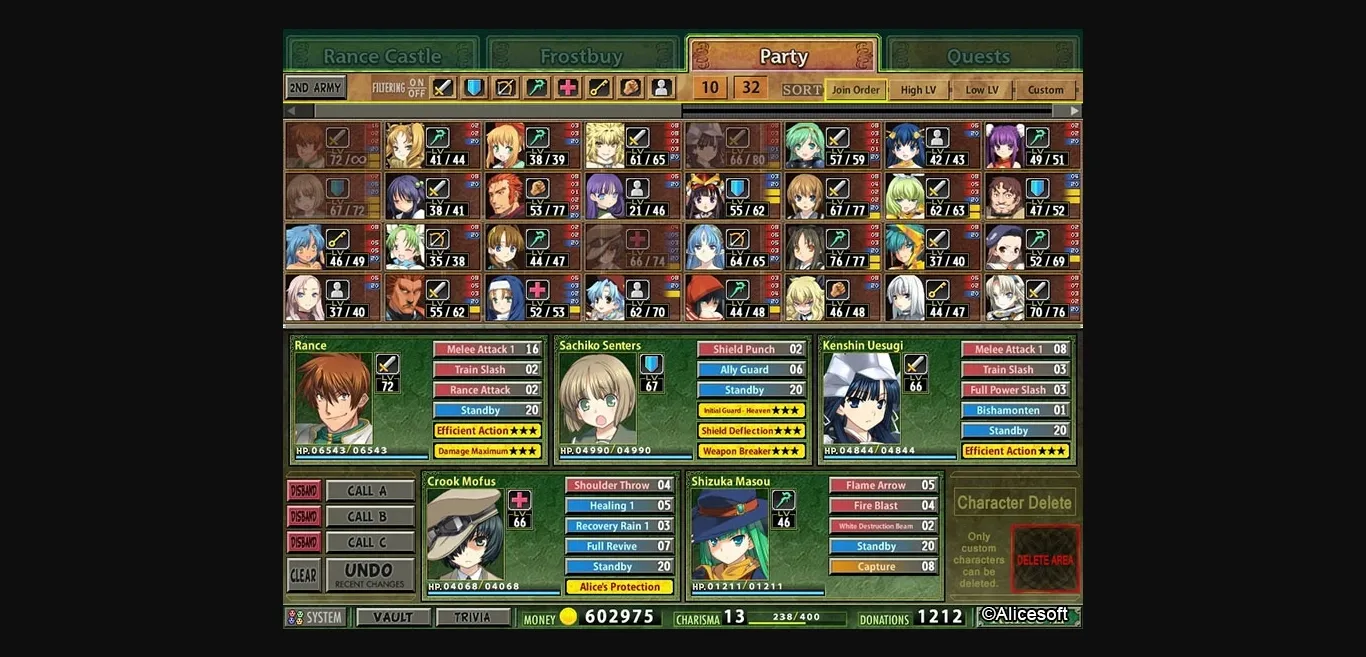Sort roster by High LV
The height and width of the screenshot is (657, 1366).
coord(918,90)
